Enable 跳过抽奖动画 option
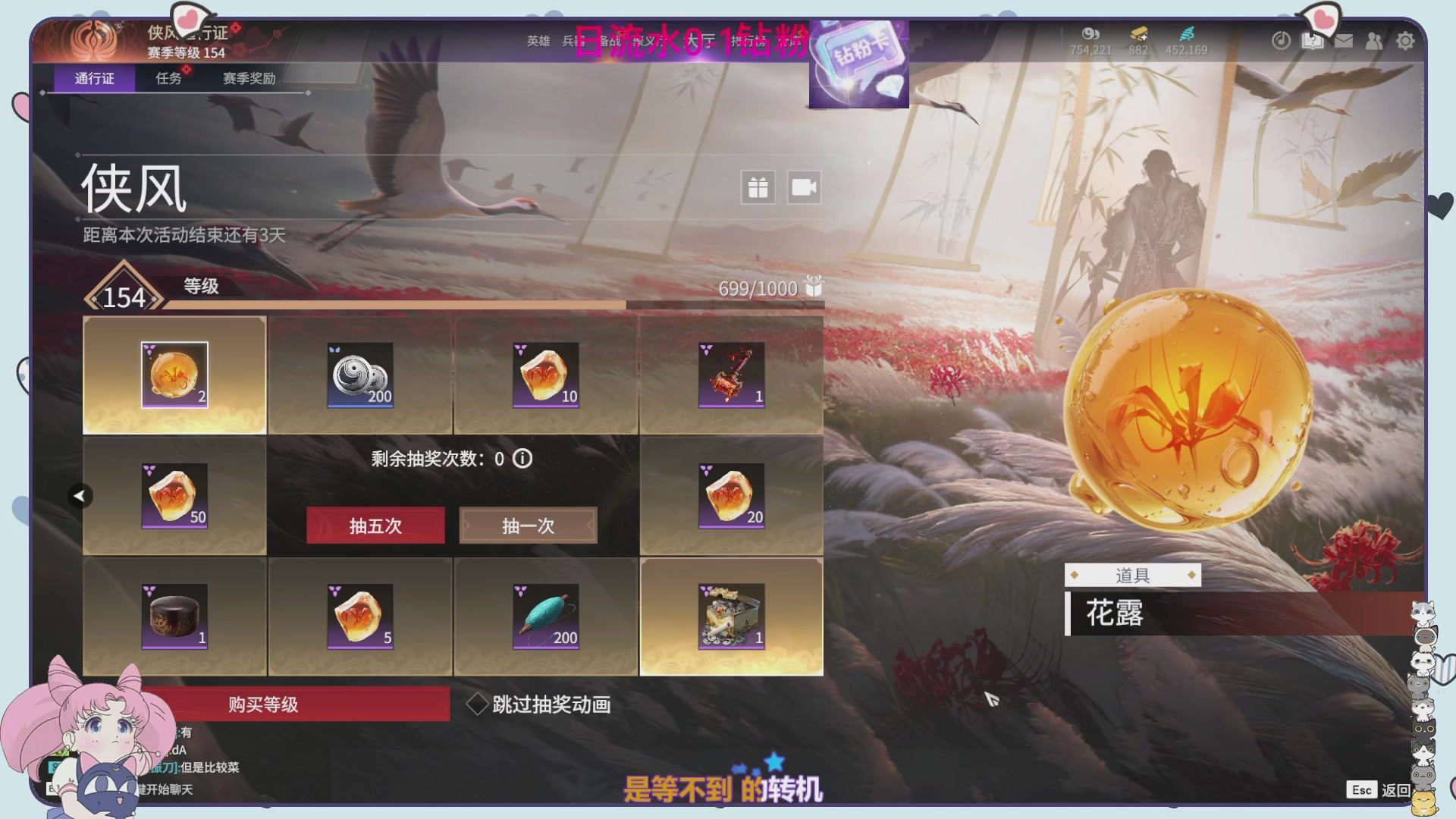The image size is (1456, 819). pos(479,704)
